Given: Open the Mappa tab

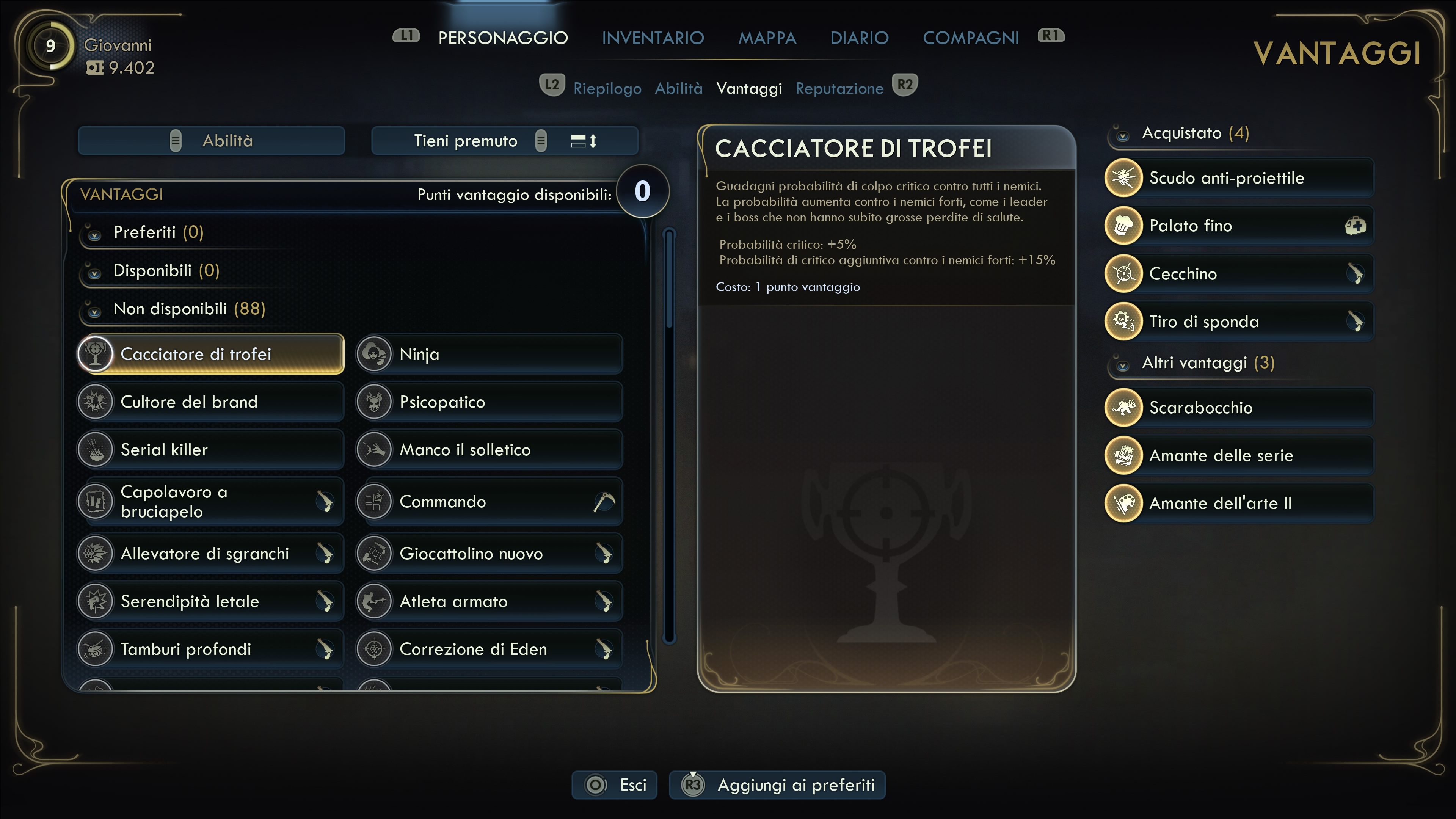Looking at the screenshot, I should (x=767, y=38).
